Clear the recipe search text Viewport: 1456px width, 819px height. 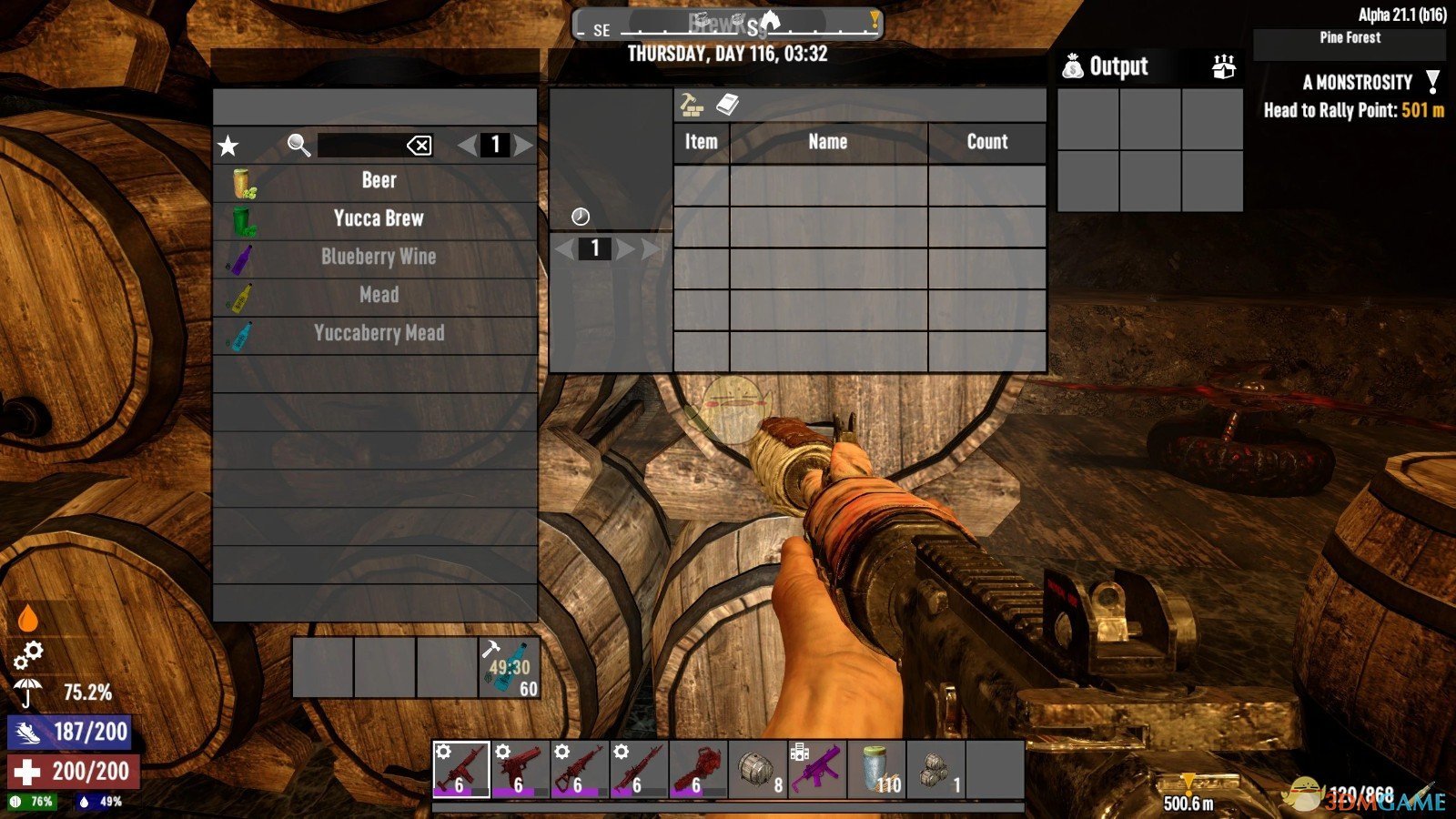click(x=419, y=146)
